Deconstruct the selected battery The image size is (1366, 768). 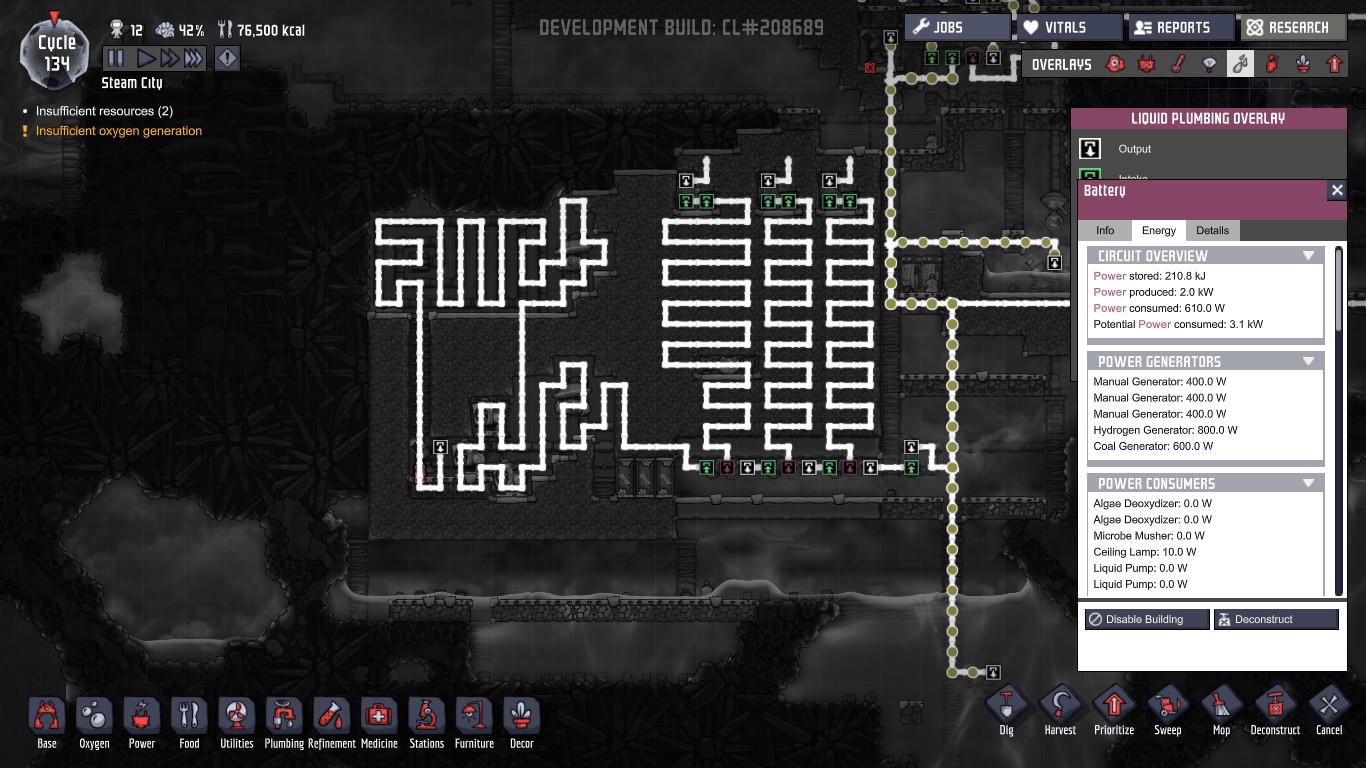1275,620
